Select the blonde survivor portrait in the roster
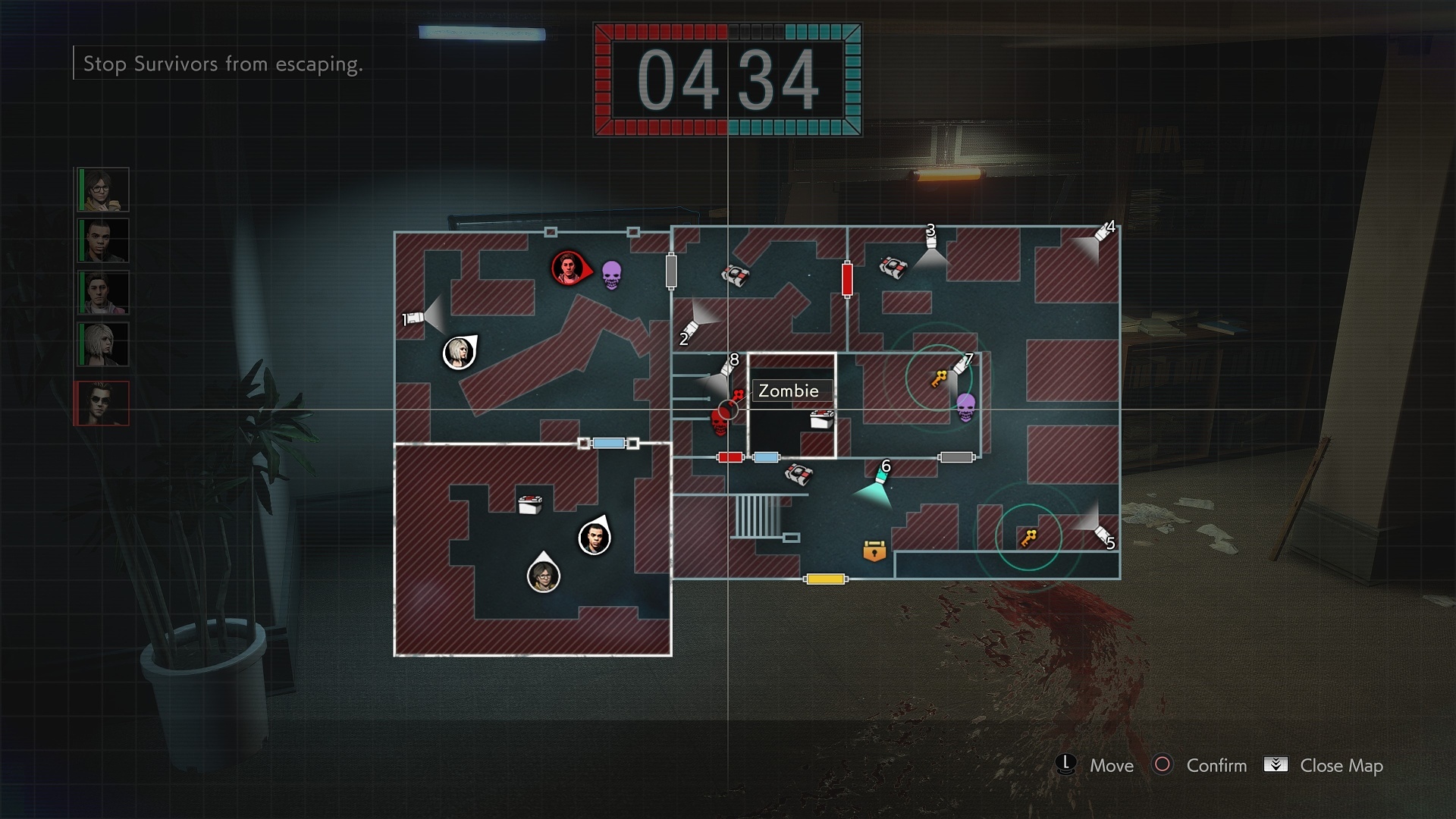This screenshot has height=819, width=1456. tap(103, 344)
